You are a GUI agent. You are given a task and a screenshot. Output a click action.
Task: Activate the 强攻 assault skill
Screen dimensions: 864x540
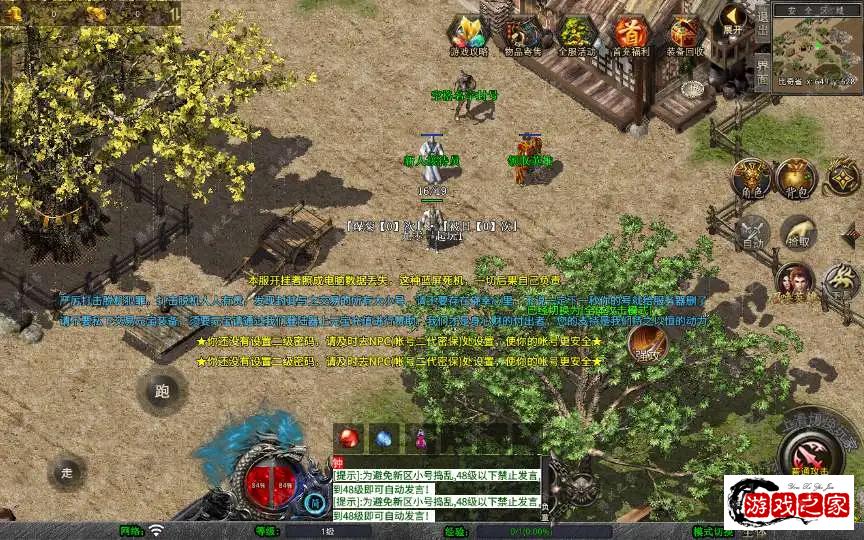point(648,345)
